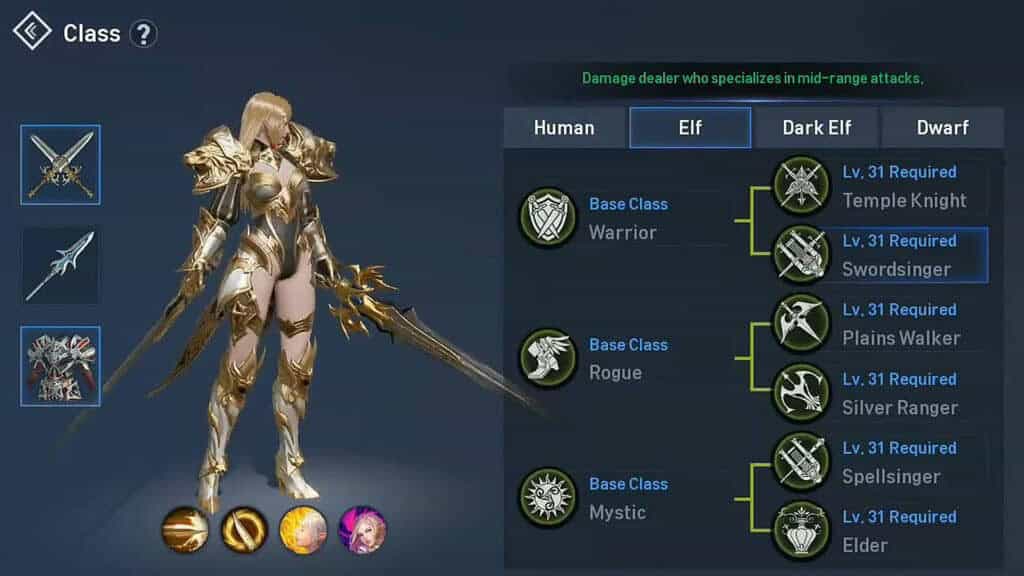Pick the Temple Knight class
This screenshot has height=576, width=1024.
pos(801,186)
